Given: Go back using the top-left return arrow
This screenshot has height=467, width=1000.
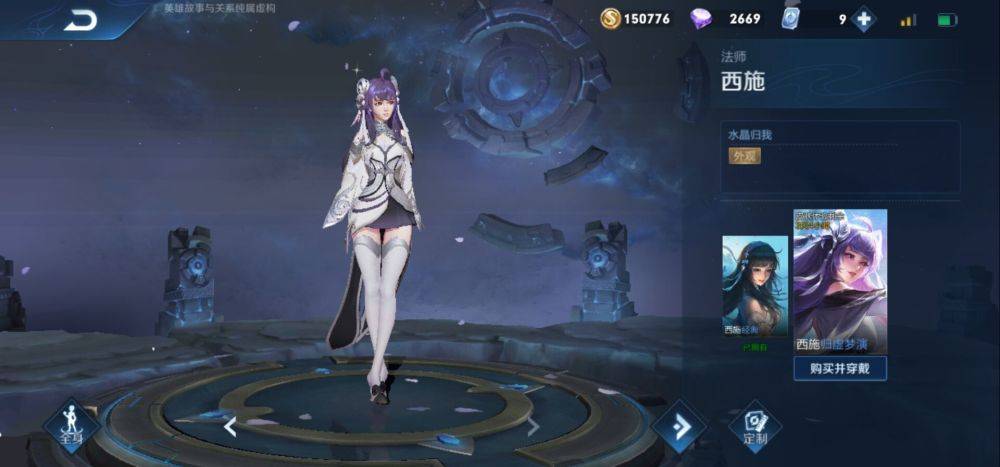Looking at the screenshot, I should coord(80,20).
